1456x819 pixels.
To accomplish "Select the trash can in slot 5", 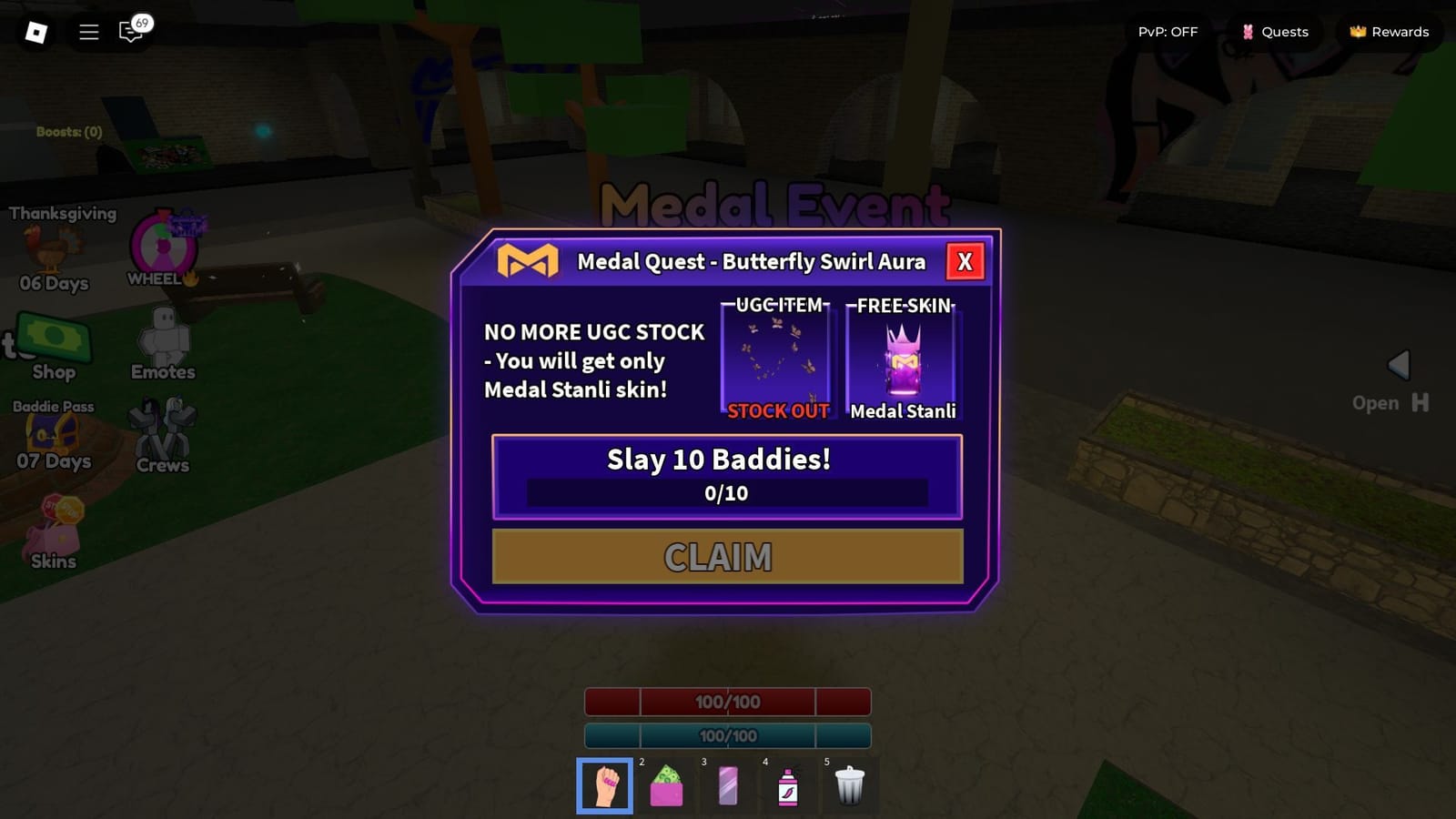I will point(849,784).
